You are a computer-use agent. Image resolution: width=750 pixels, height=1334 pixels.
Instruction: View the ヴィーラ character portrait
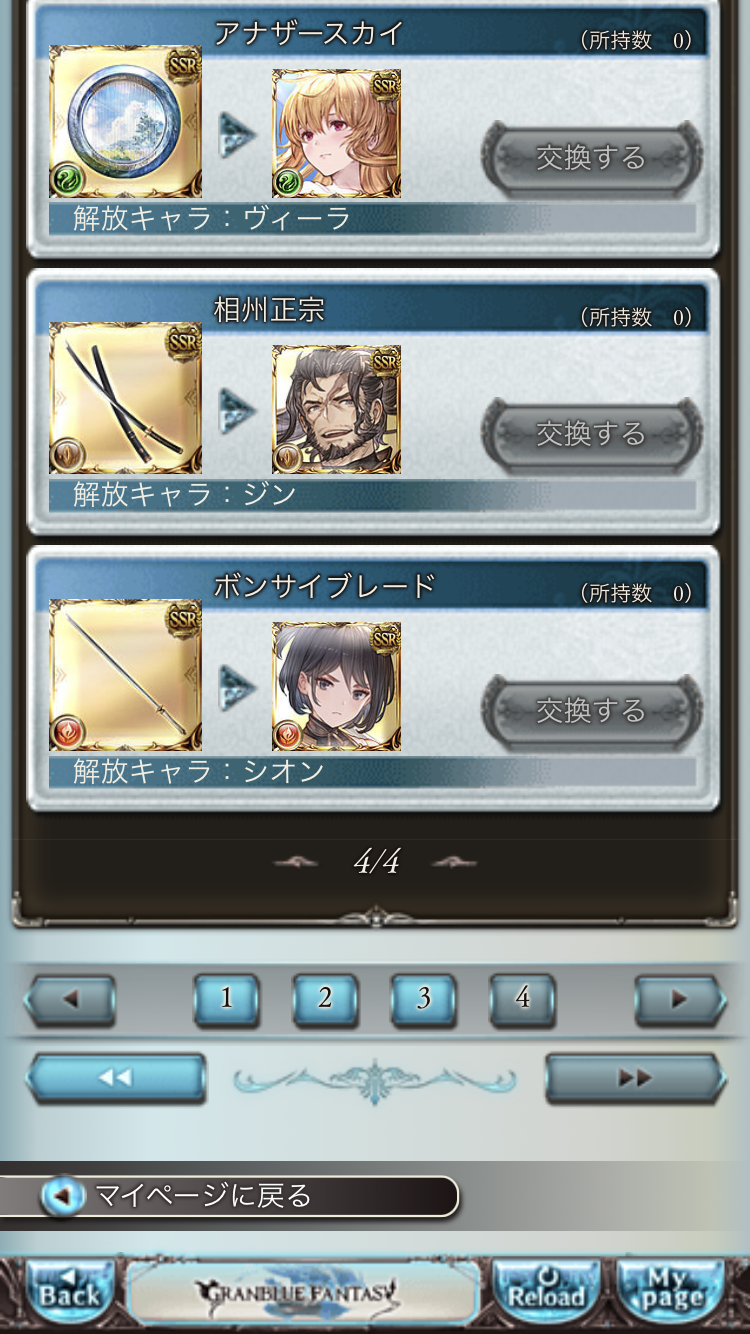(336, 134)
